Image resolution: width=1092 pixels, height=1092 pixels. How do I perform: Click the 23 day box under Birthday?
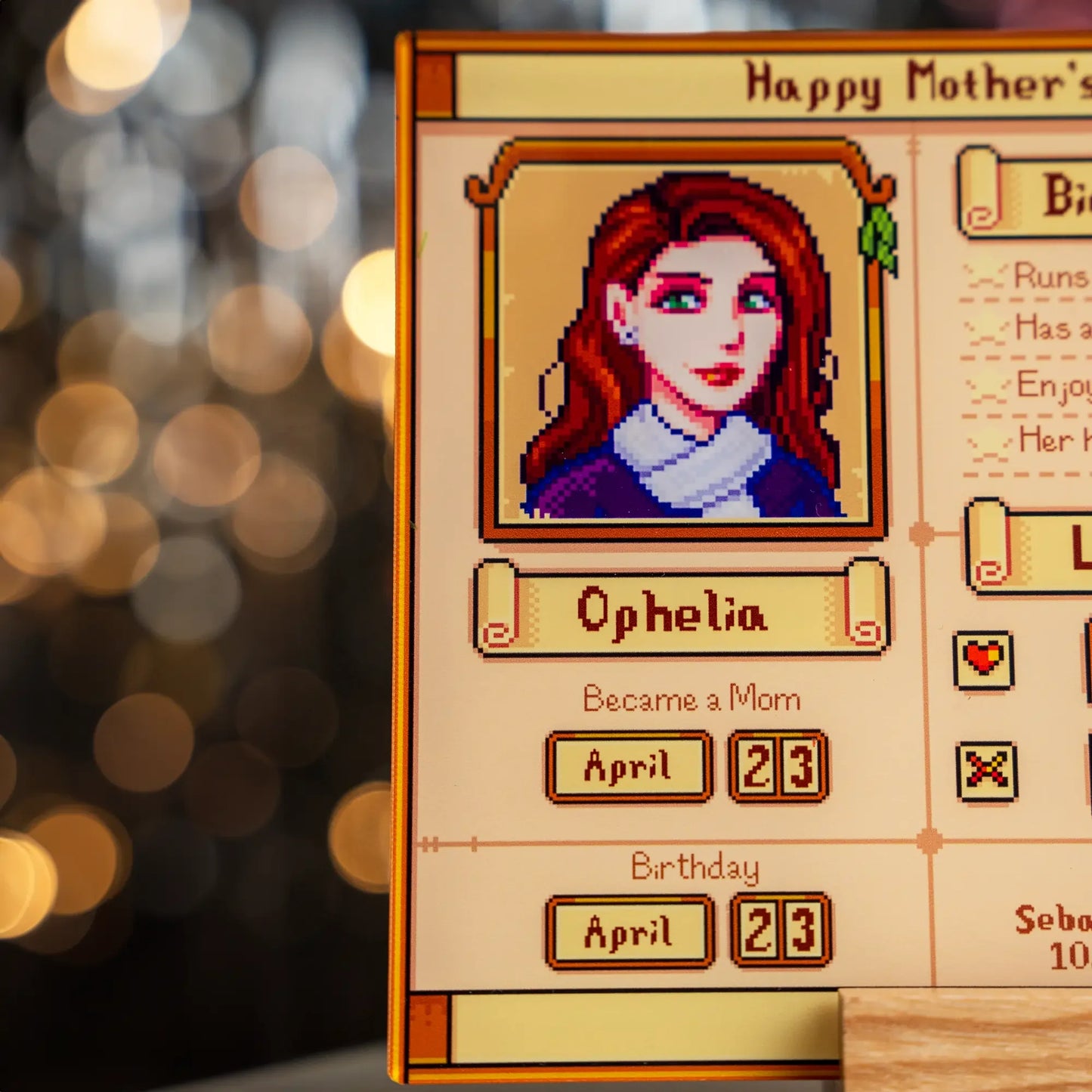coord(781,930)
